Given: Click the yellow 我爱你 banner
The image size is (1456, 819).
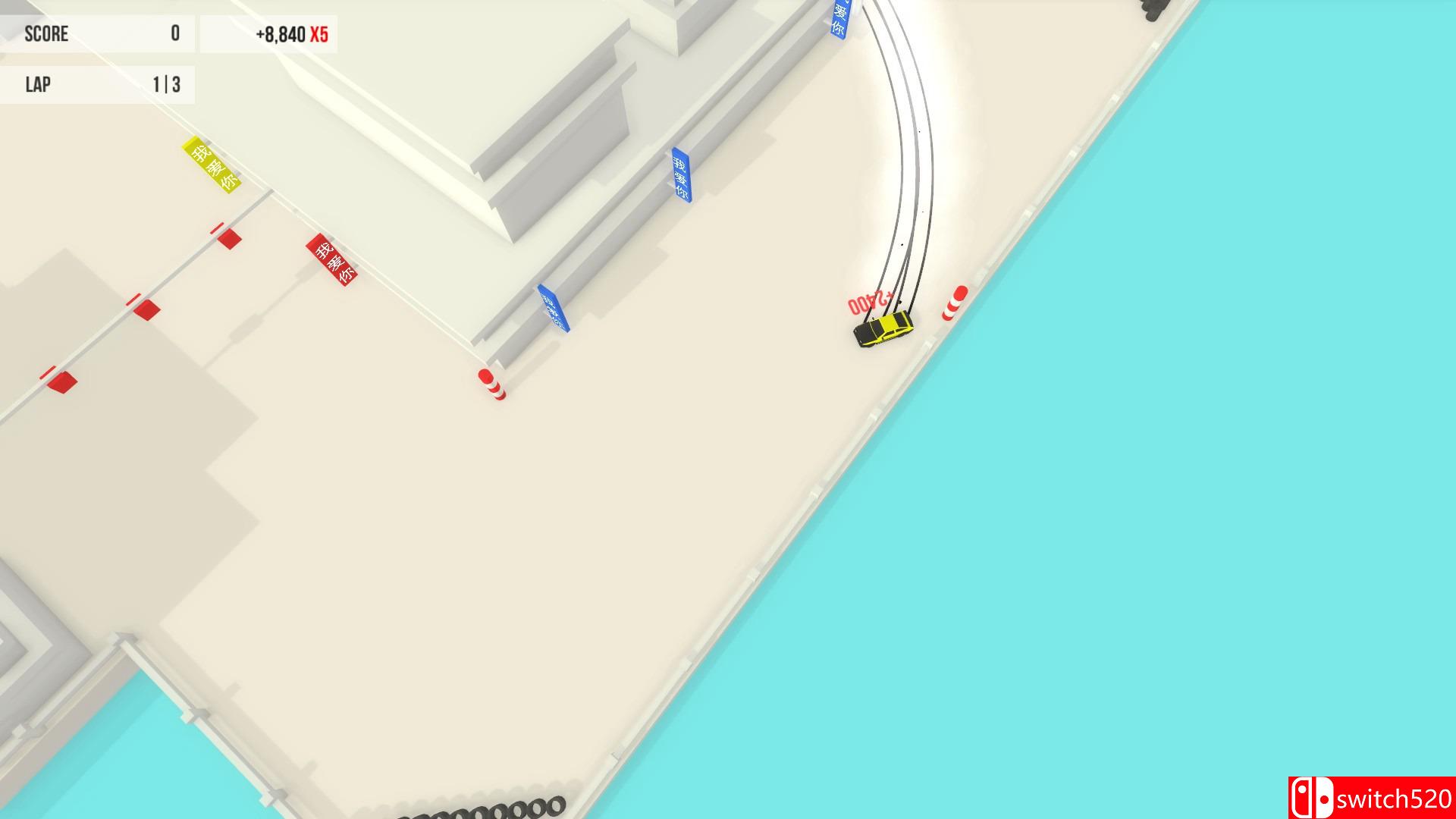Looking at the screenshot, I should (x=209, y=164).
